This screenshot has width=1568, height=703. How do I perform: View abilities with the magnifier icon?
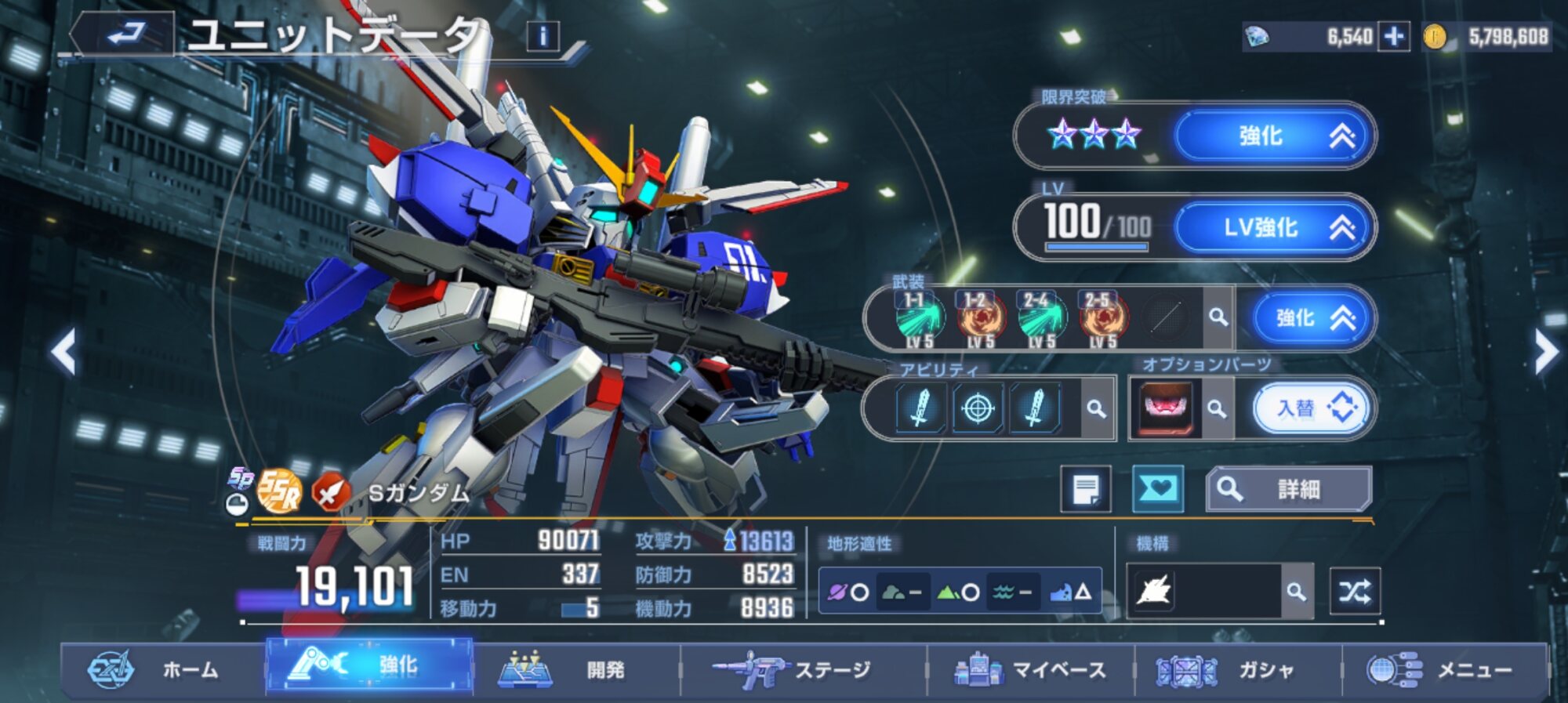point(1096,408)
